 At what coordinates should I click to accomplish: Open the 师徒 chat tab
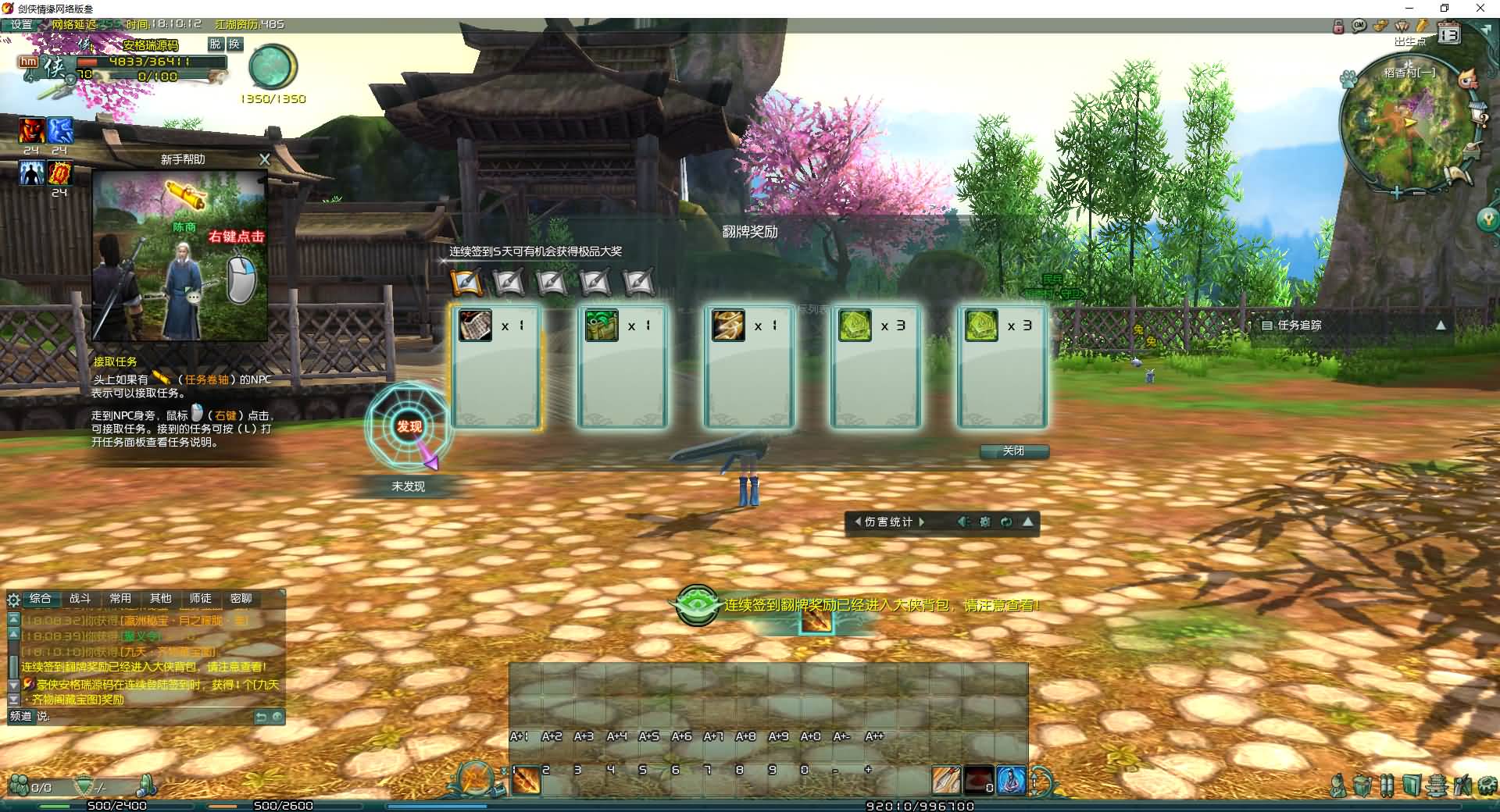pos(200,599)
